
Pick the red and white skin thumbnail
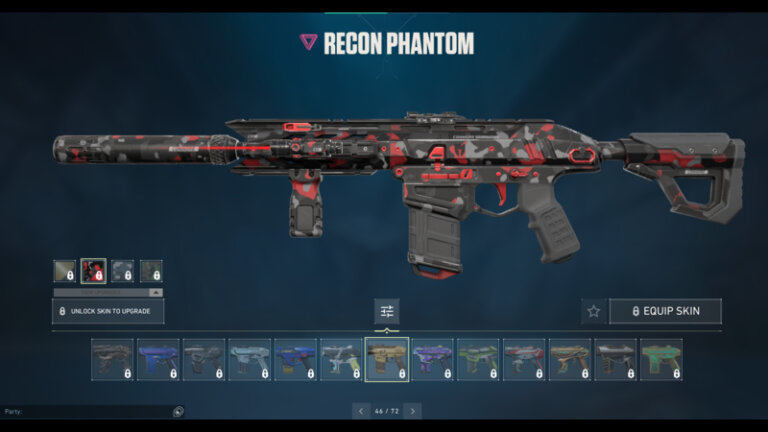click(524, 359)
